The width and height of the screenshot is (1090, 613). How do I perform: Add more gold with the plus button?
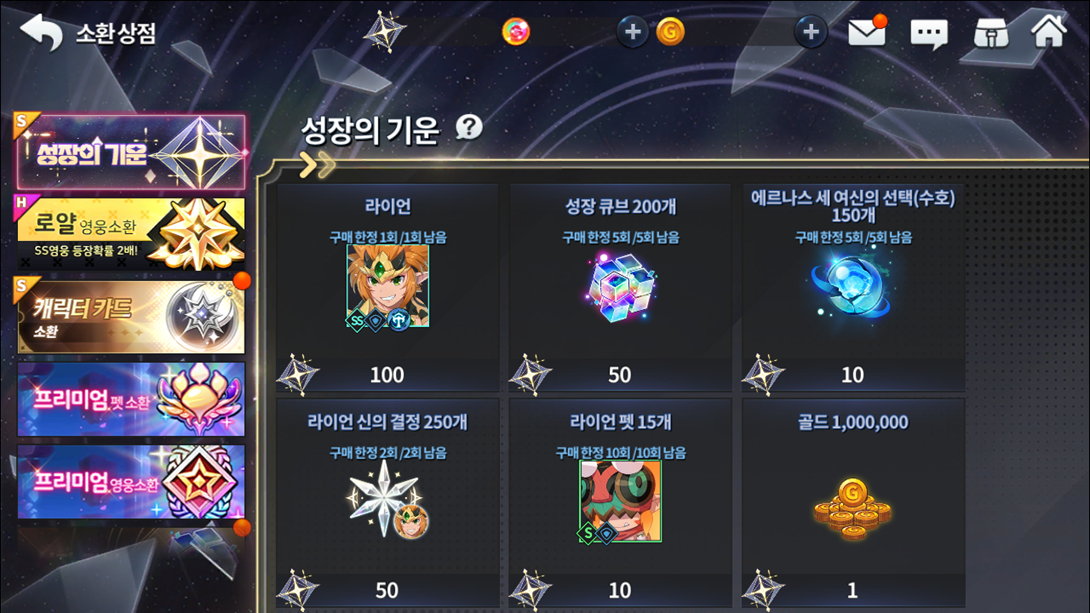pyautogui.click(x=810, y=32)
